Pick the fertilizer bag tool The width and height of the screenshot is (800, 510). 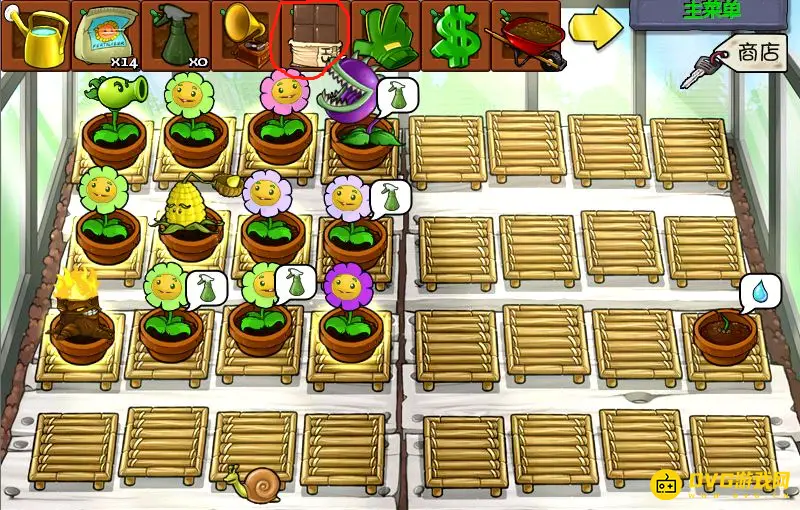[x=106, y=36]
